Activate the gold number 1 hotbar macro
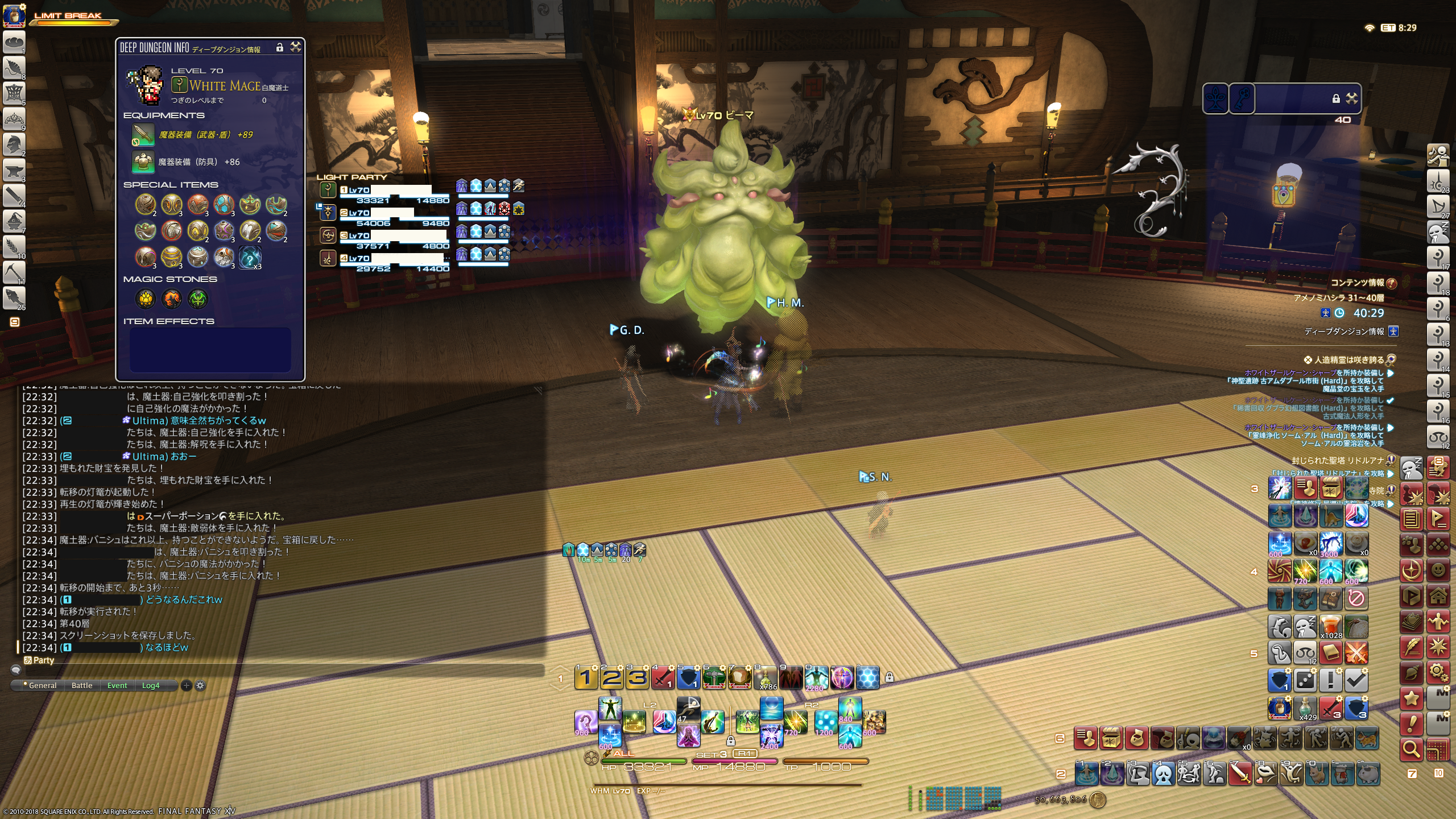The image size is (1456, 819). 586,677
